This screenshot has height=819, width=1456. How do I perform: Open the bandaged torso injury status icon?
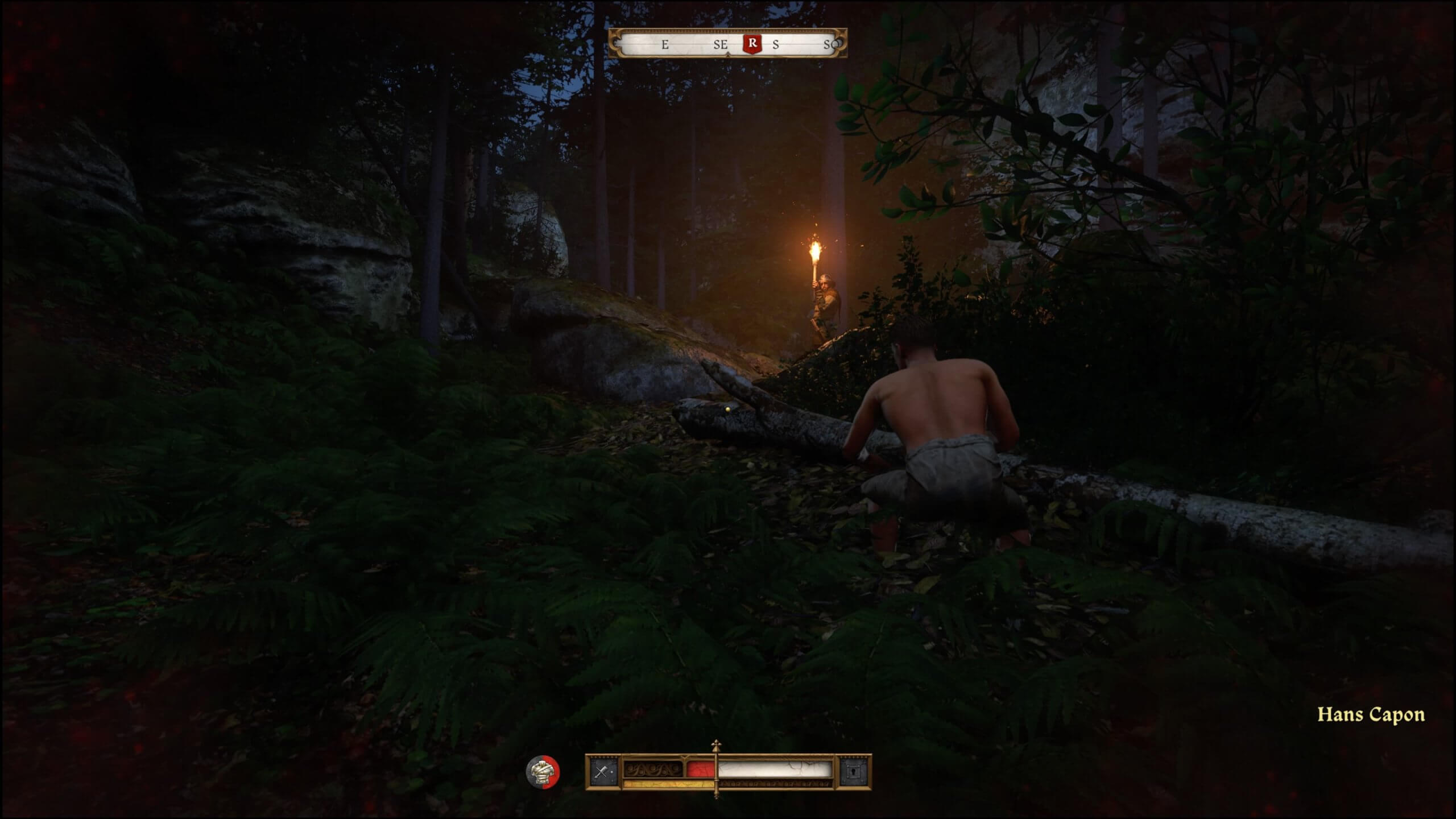pyautogui.click(x=542, y=772)
